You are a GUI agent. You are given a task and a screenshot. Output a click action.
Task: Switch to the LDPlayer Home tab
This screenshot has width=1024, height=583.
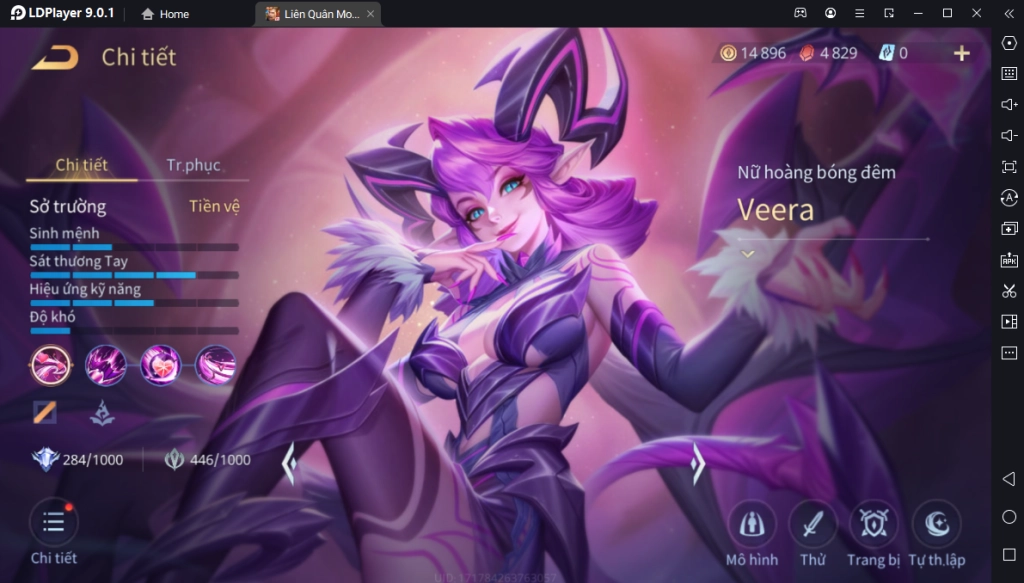(166, 14)
